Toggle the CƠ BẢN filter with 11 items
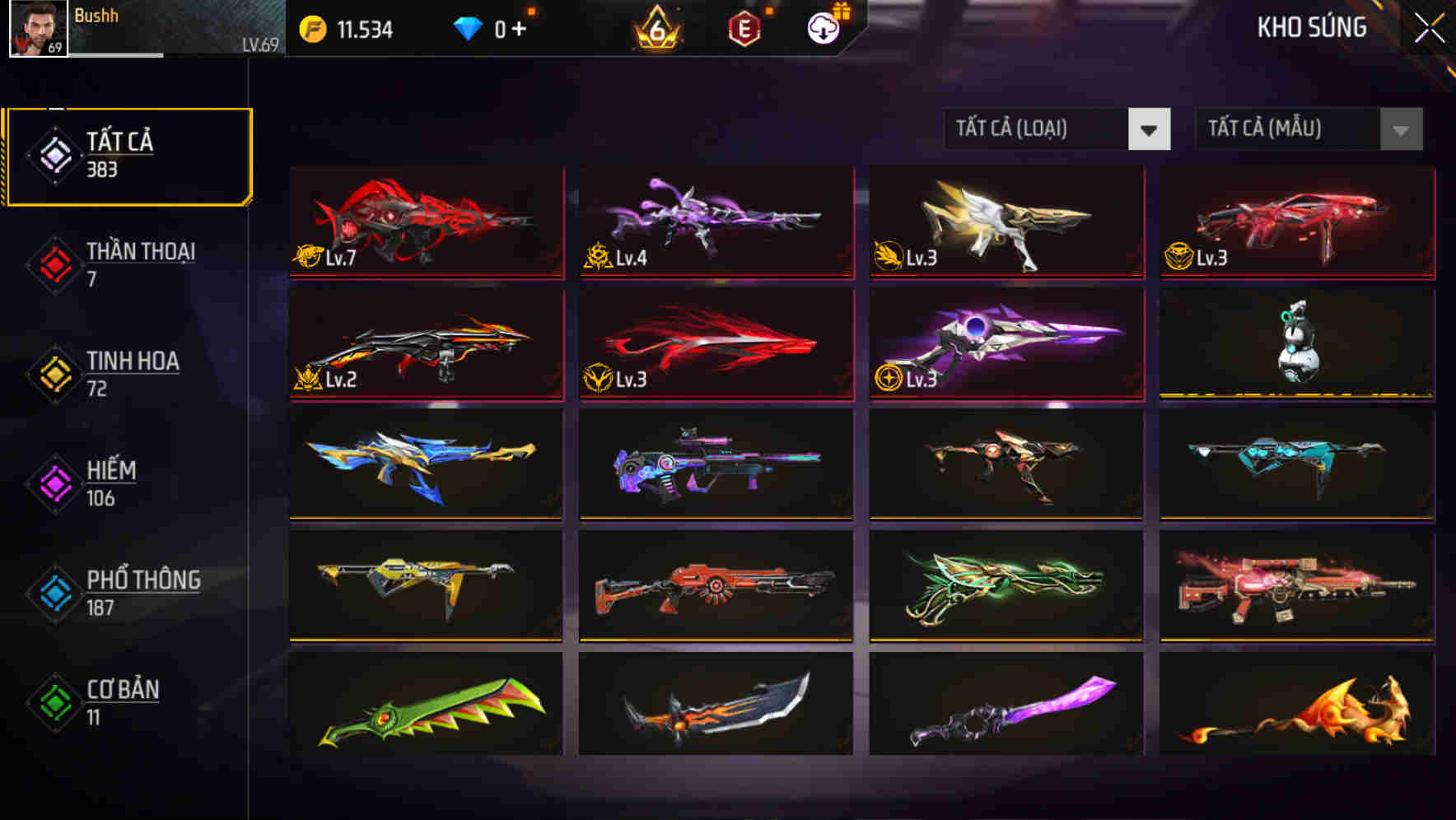Image resolution: width=1456 pixels, height=820 pixels. click(121, 701)
